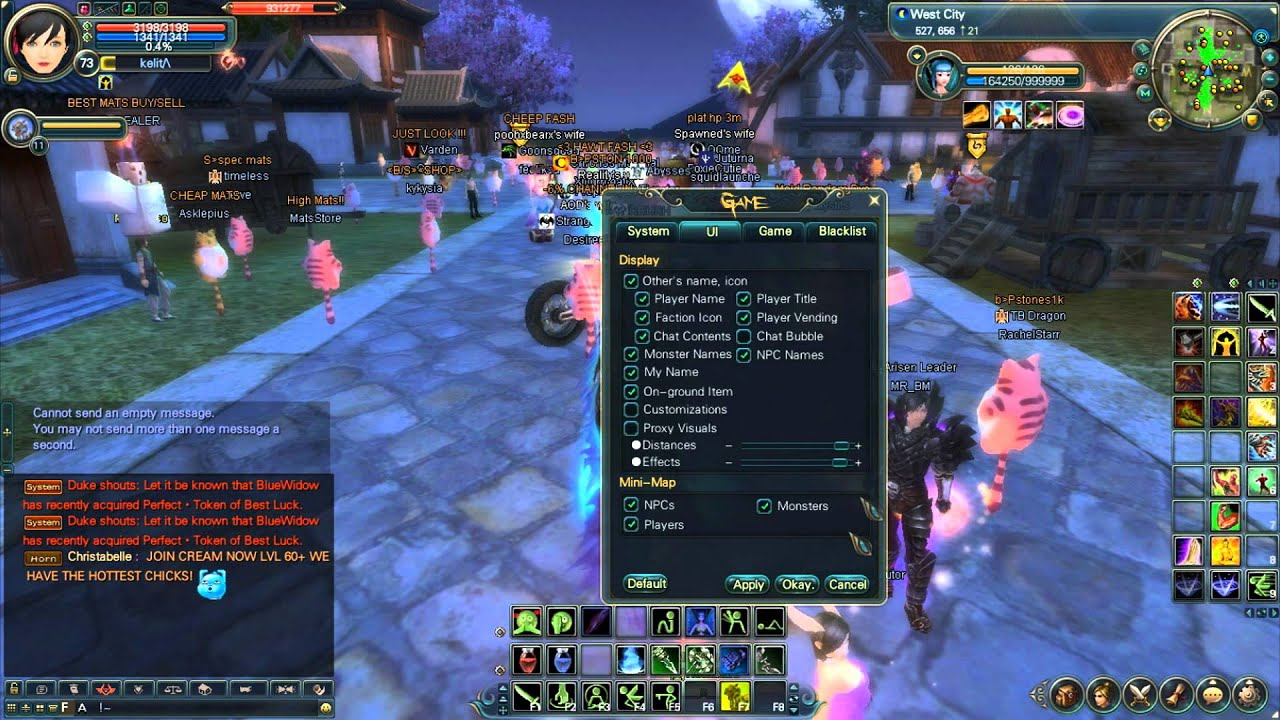Viewport: 1280px width, 720px height.
Task: Open the auction scales icon on the toolbar
Action: coord(174,689)
